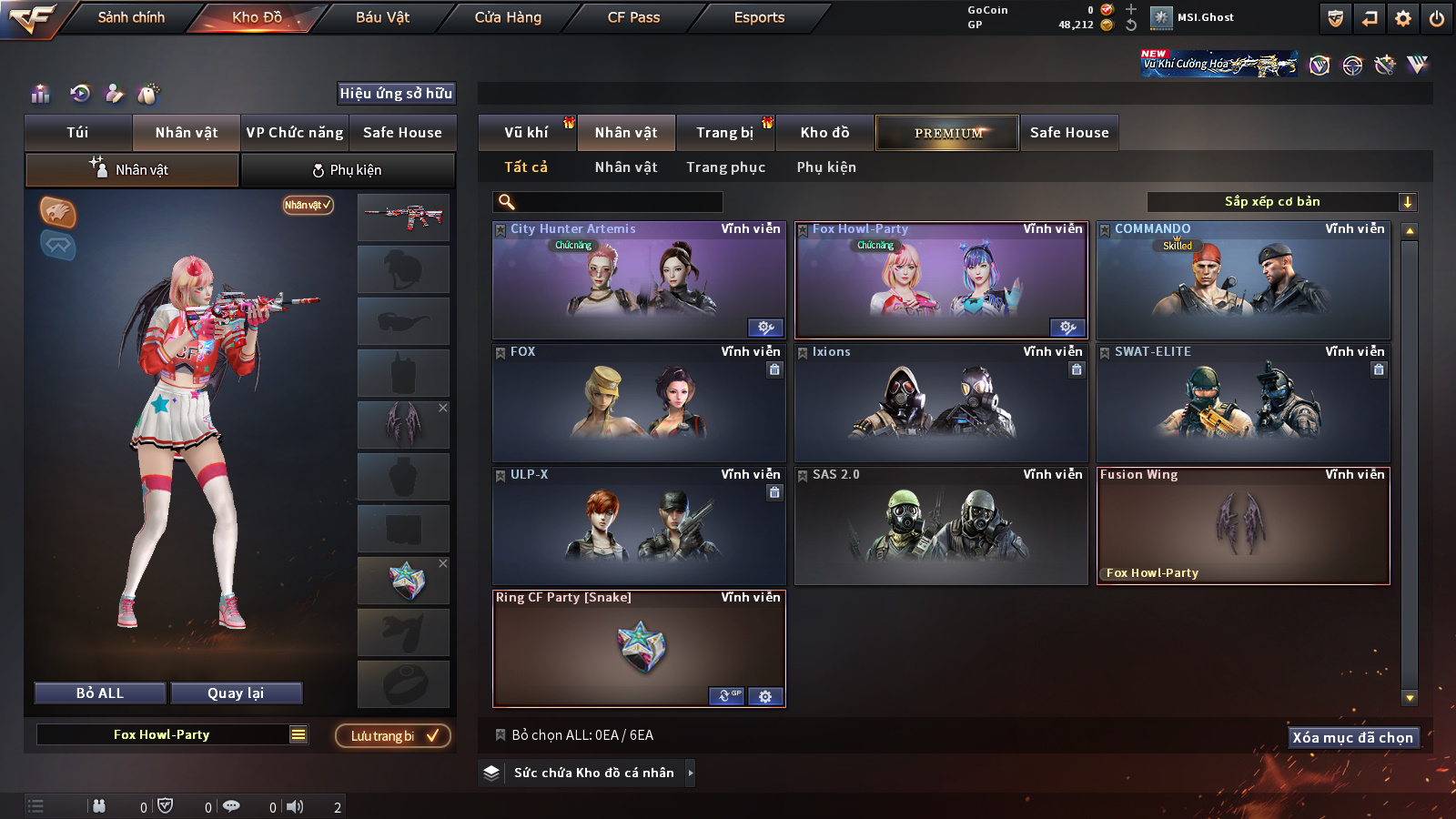Switch to the Phụ kiện sub-tab on left
The image size is (1456, 819).
(x=348, y=170)
